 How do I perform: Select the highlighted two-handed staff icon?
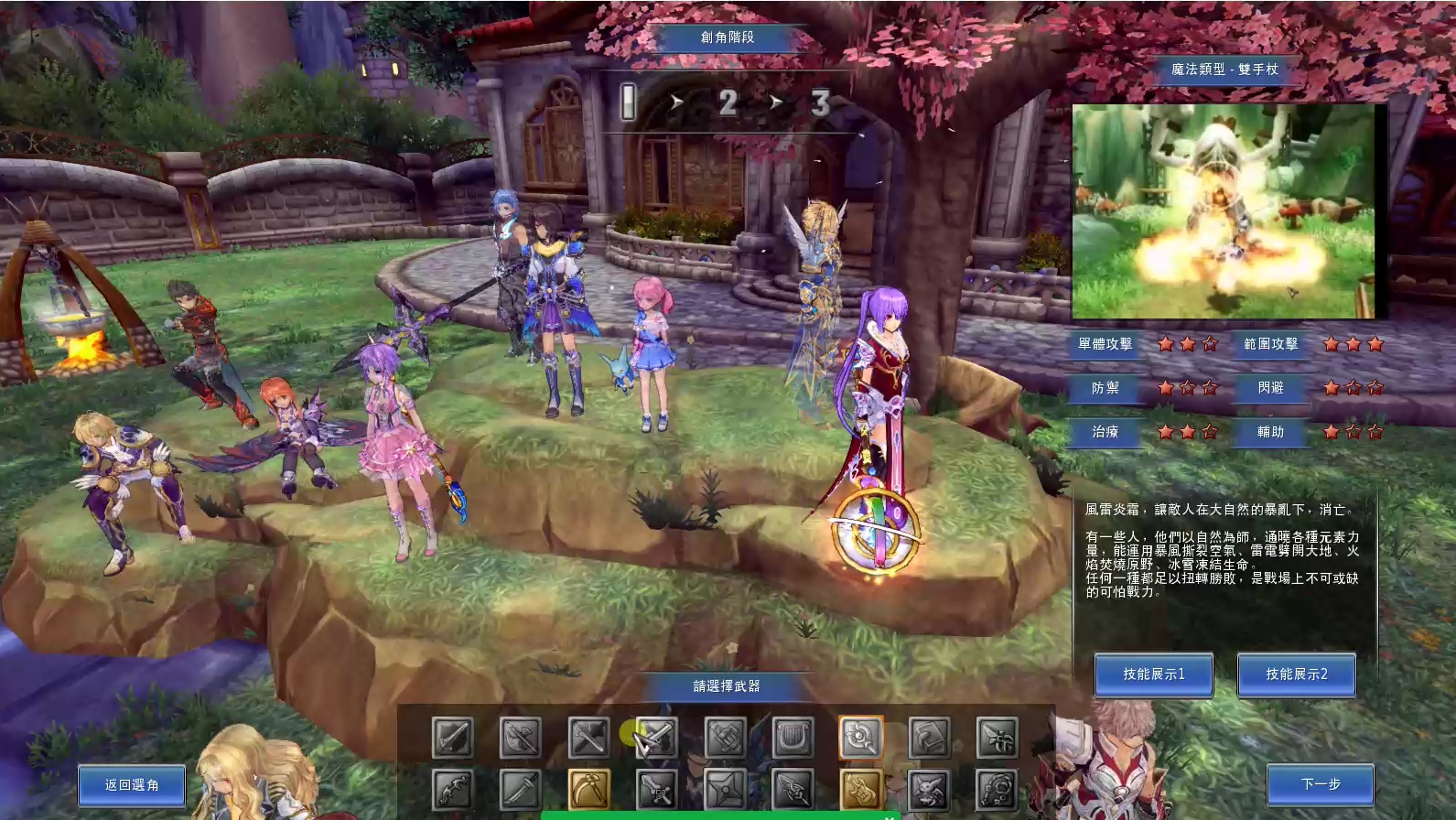(x=860, y=738)
